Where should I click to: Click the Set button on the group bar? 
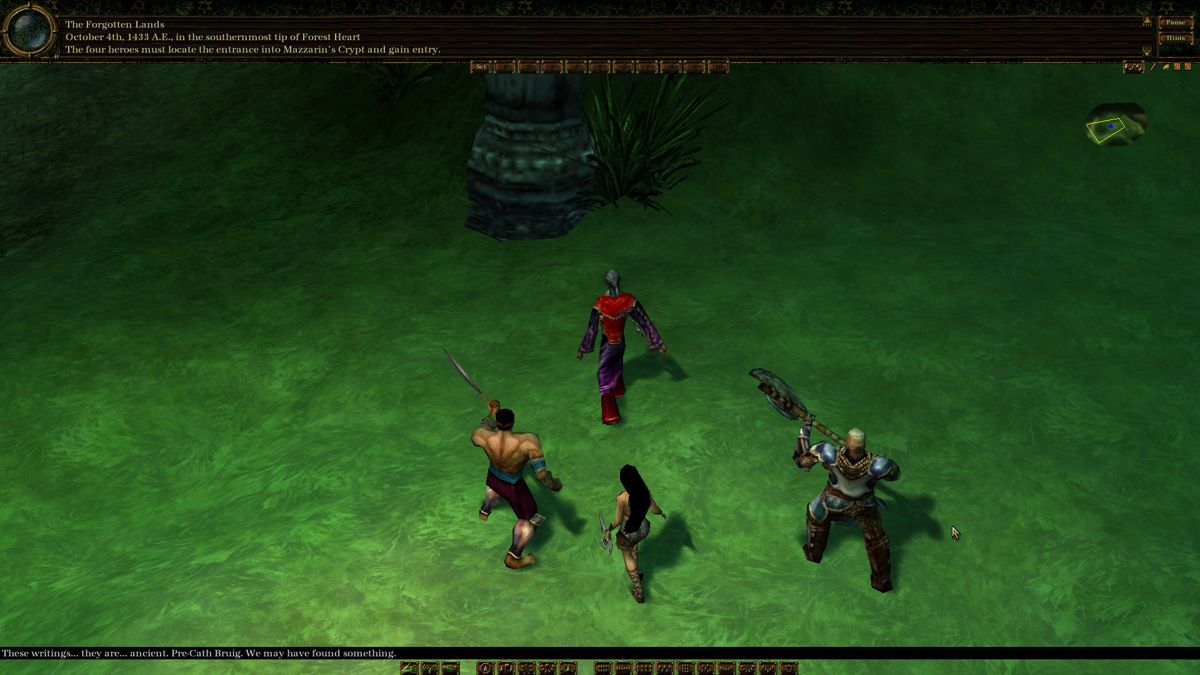(481, 67)
